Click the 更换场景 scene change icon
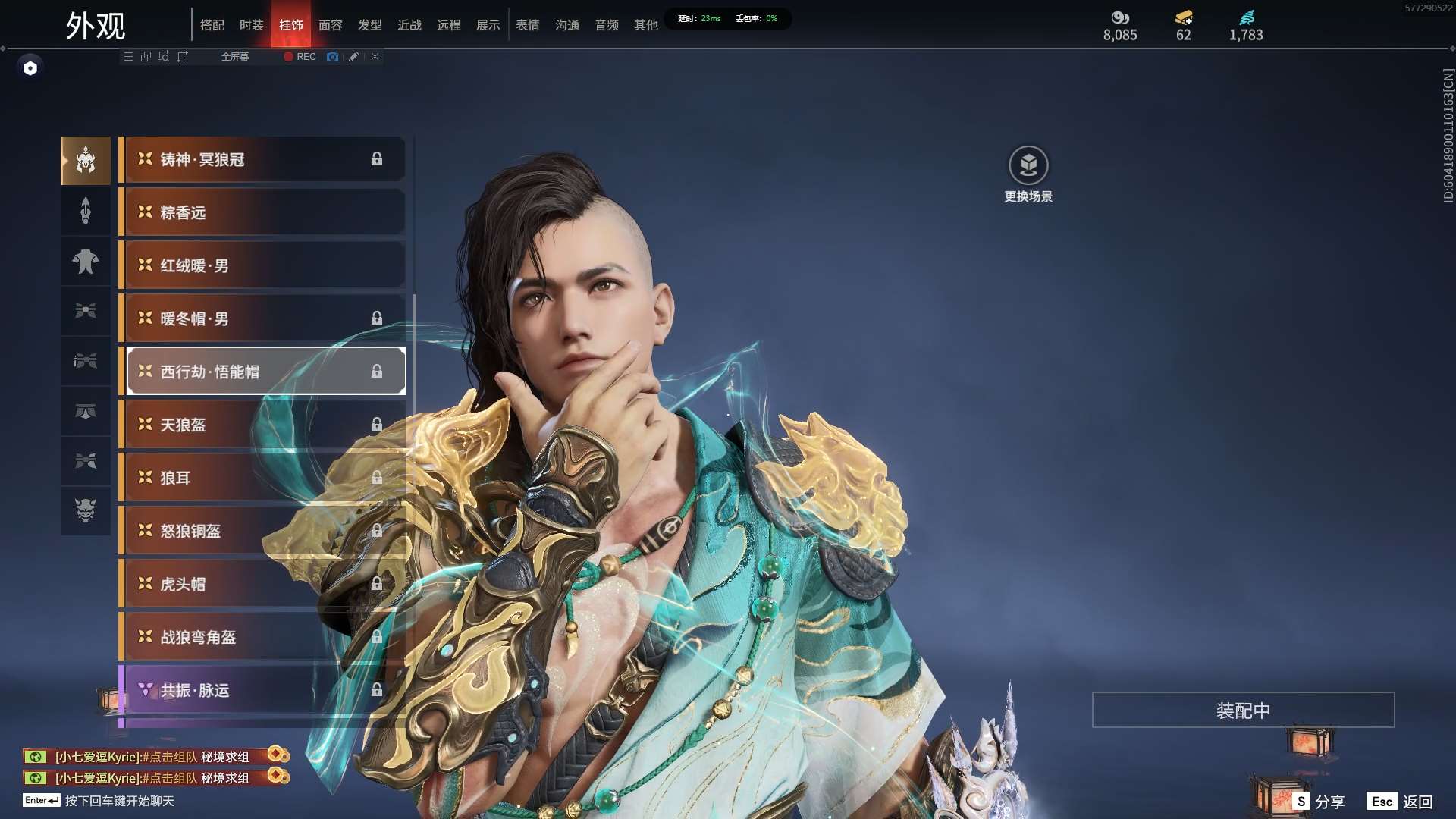The height and width of the screenshot is (819, 1456). point(1028,165)
